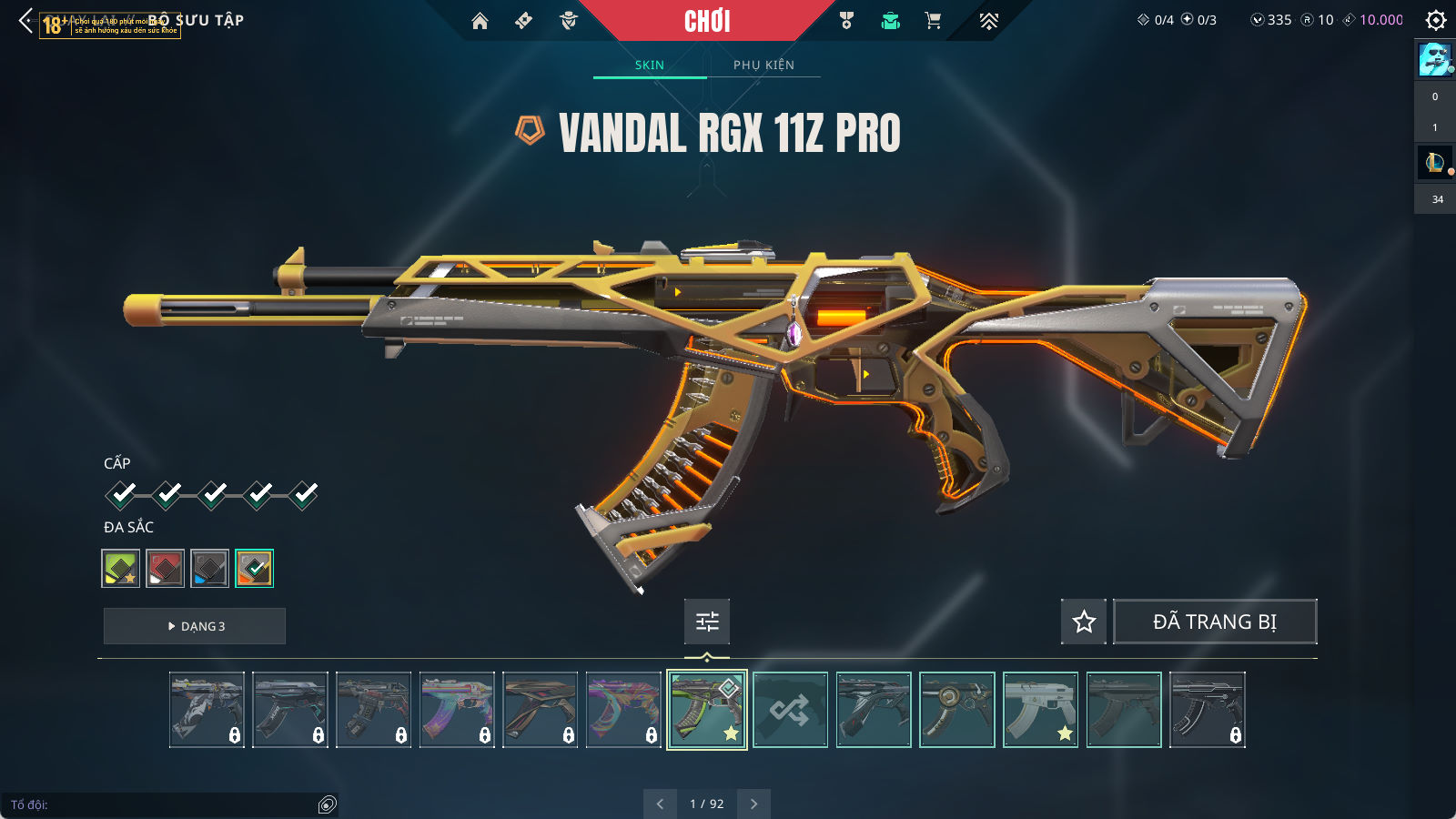
Task: Switch to the PHỤ KIỆN tab
Action: (763, 65)
